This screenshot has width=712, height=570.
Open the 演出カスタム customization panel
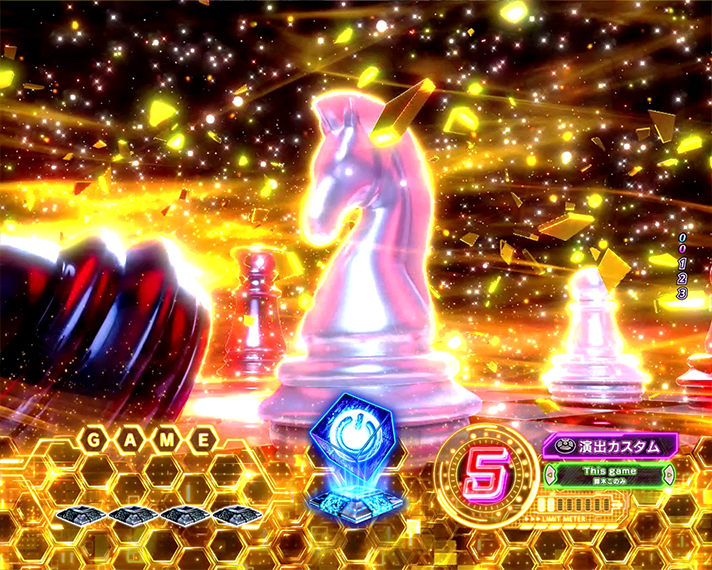[x=609, y=446]
